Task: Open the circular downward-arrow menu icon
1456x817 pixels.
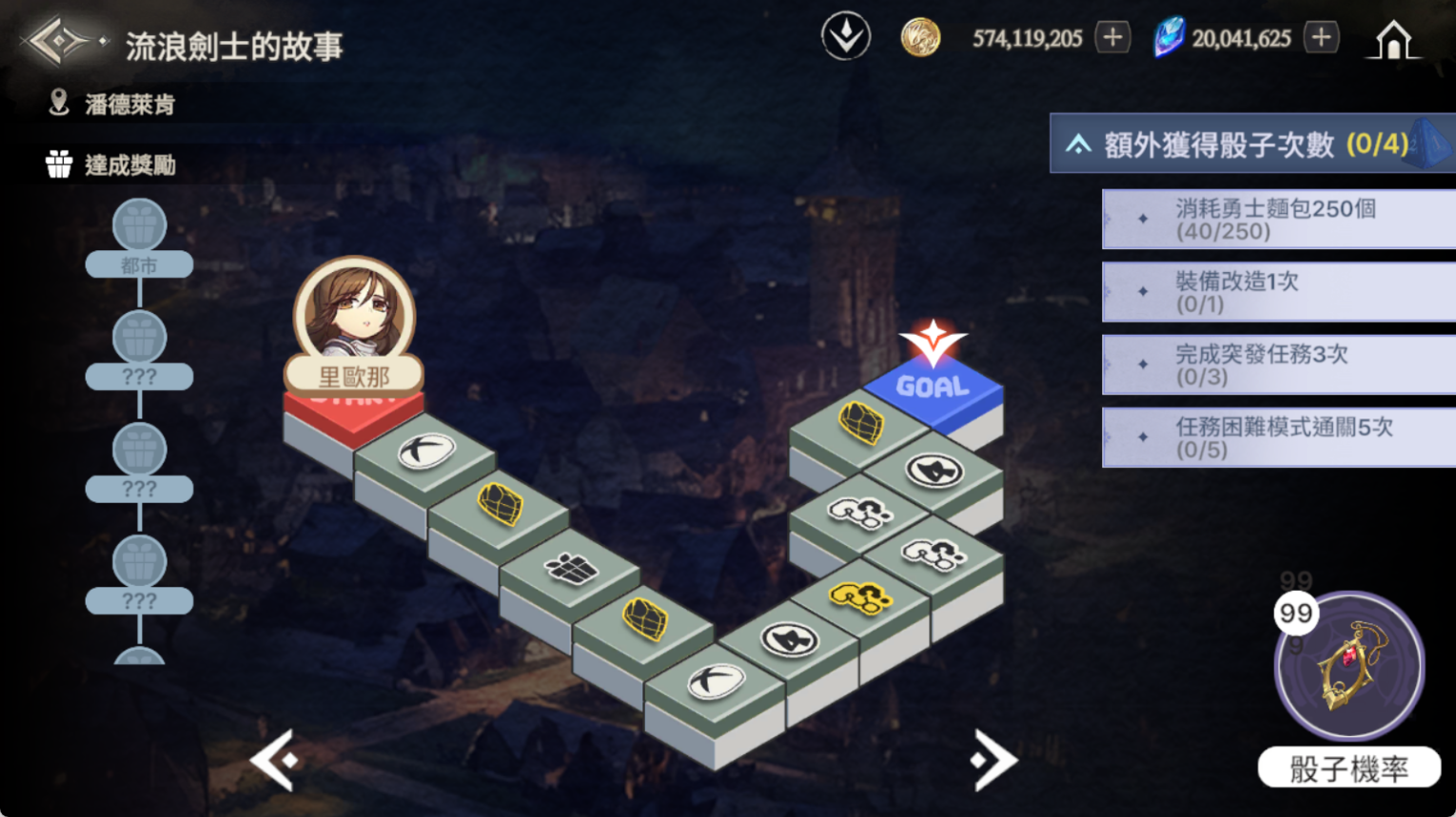Action: 845,37
